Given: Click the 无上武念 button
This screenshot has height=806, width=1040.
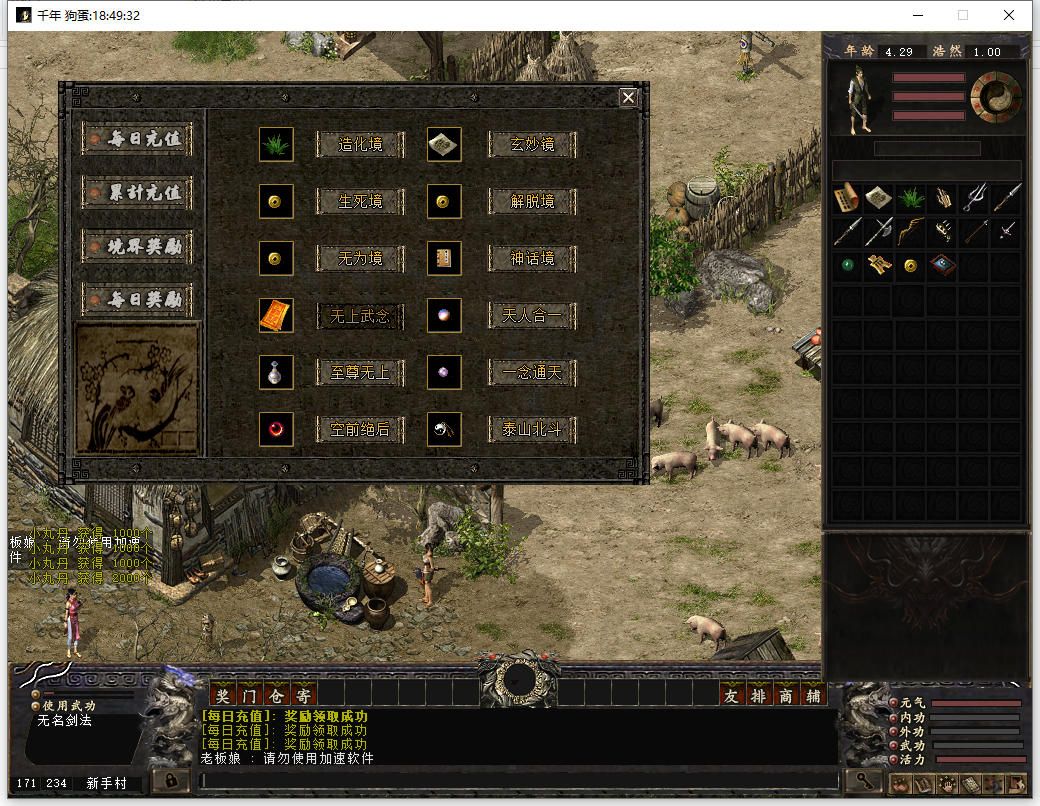Looking at the screenshot, I should coord(360,316).
